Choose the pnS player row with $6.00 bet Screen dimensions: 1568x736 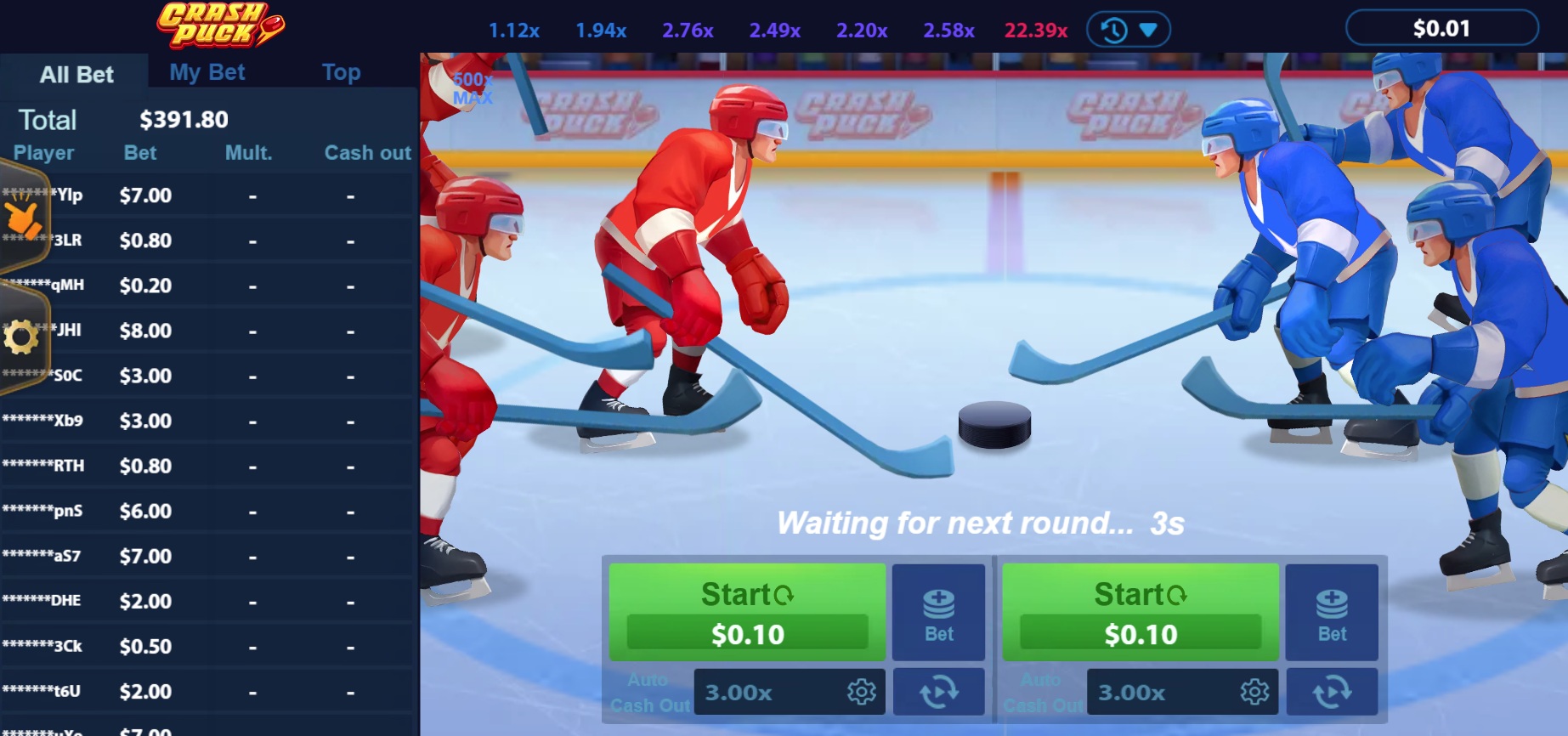tap(208, 511)
